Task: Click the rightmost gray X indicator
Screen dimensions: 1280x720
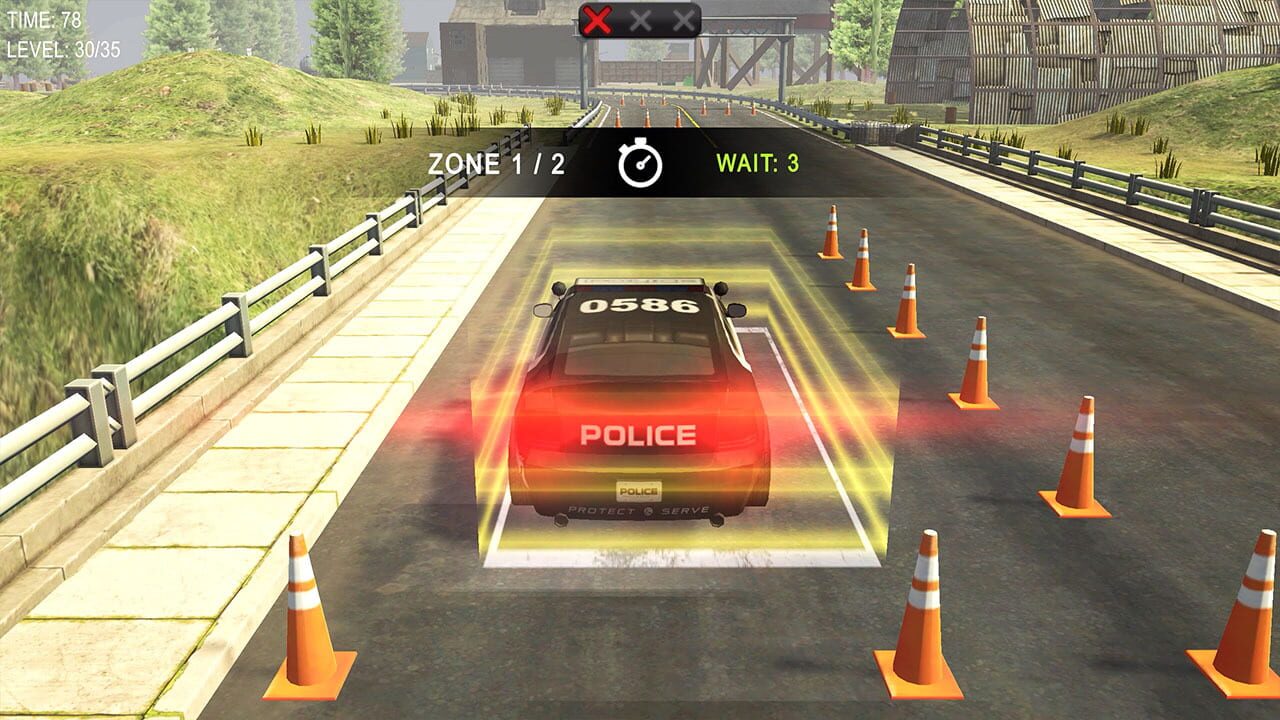Action: (x=684, y=18)
